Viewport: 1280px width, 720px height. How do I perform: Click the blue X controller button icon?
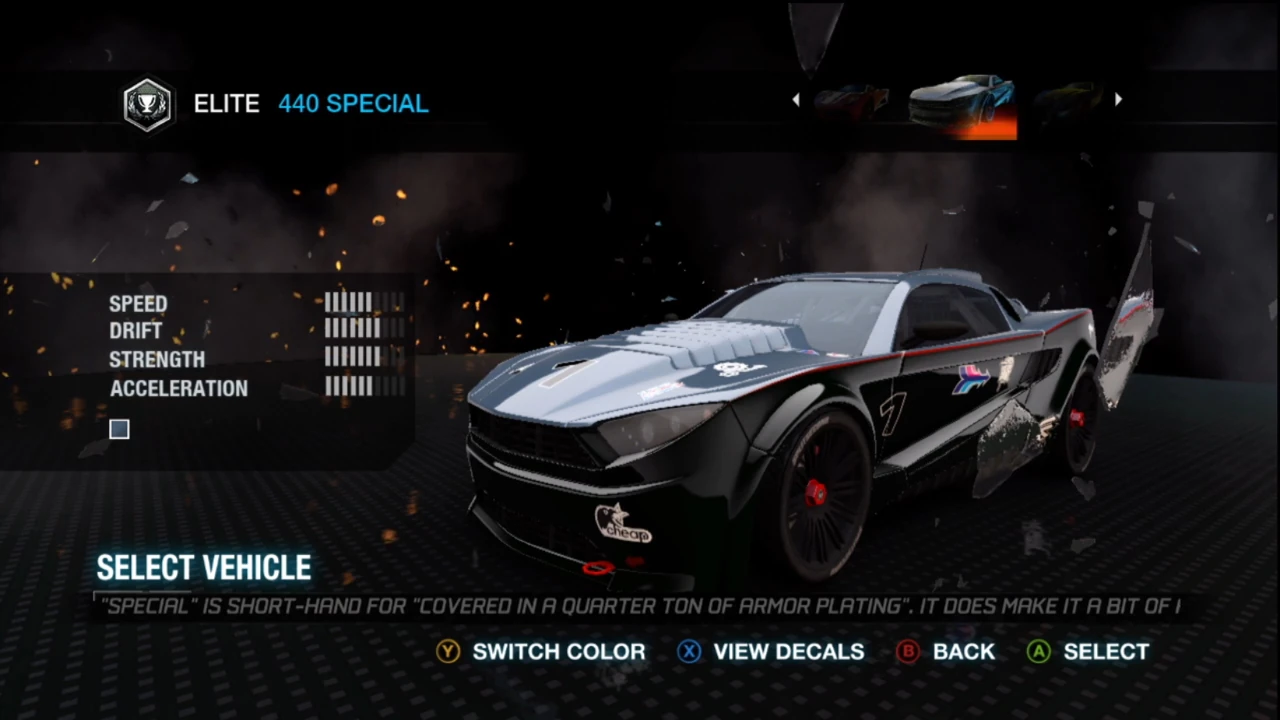[x=689, y=651]
